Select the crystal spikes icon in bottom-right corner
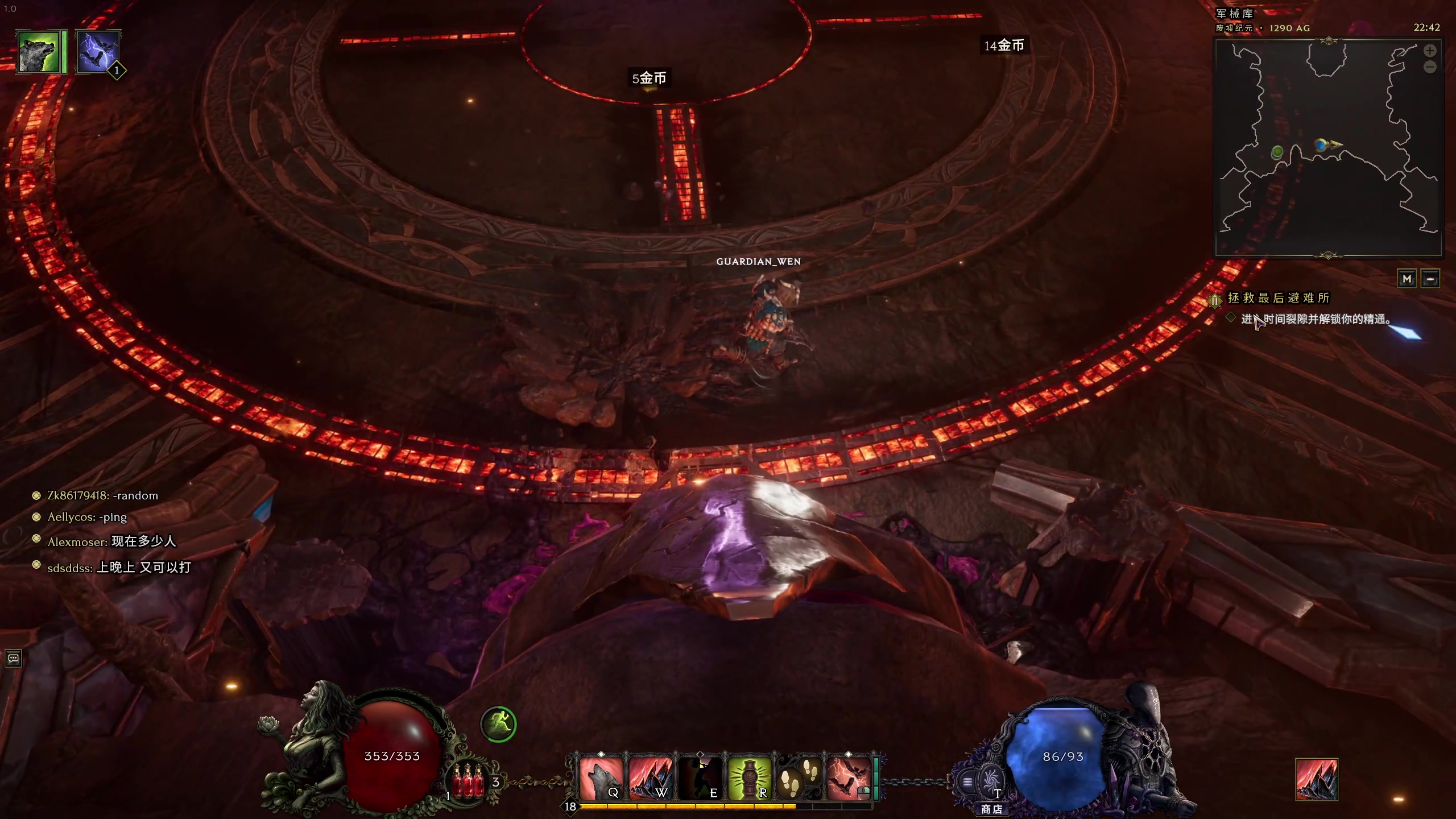The width and height of the screenshot is (1456, 819). (1316, 779)
